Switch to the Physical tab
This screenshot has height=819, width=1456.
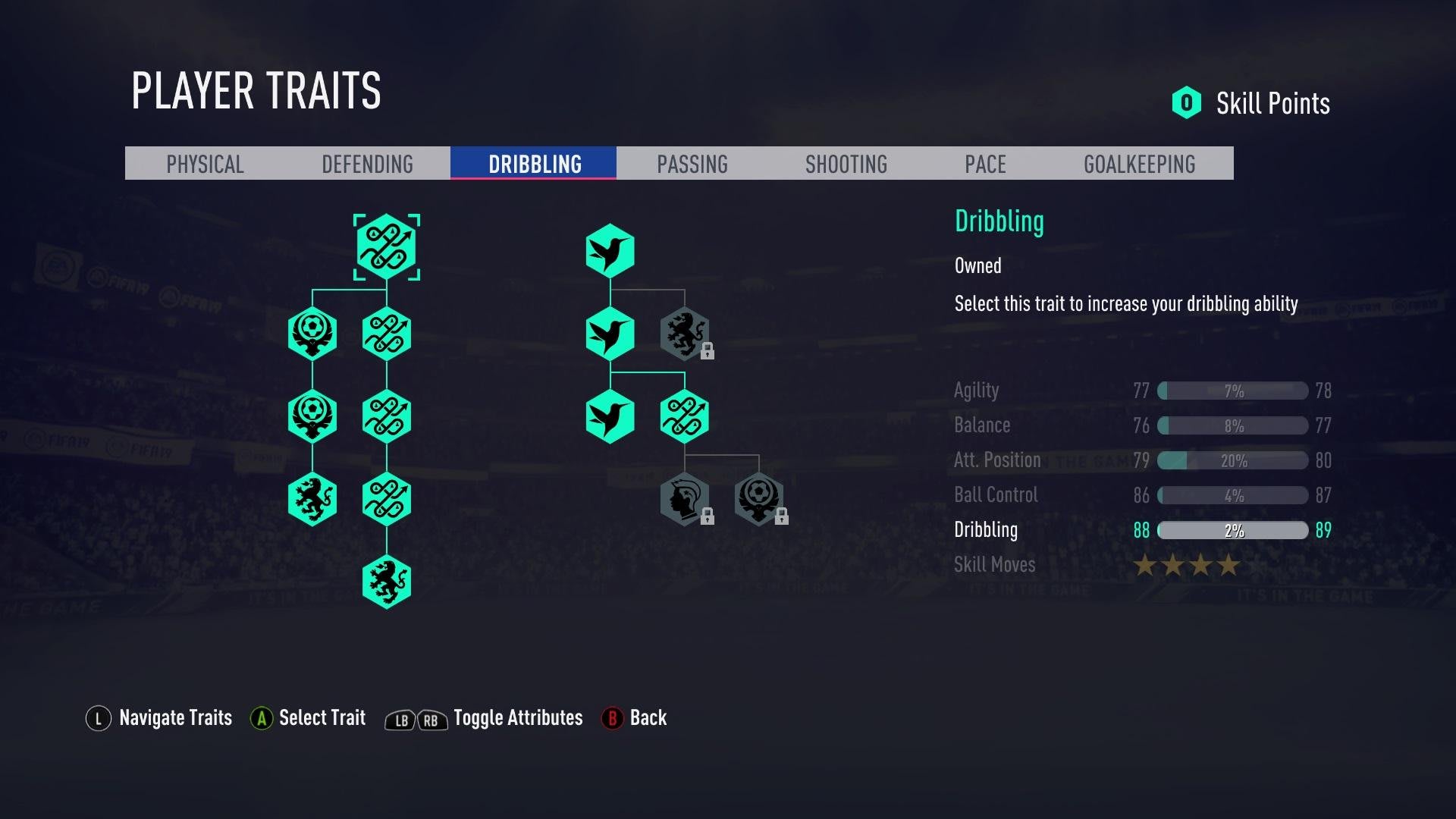pyautogui.click(x=205, y=164)
